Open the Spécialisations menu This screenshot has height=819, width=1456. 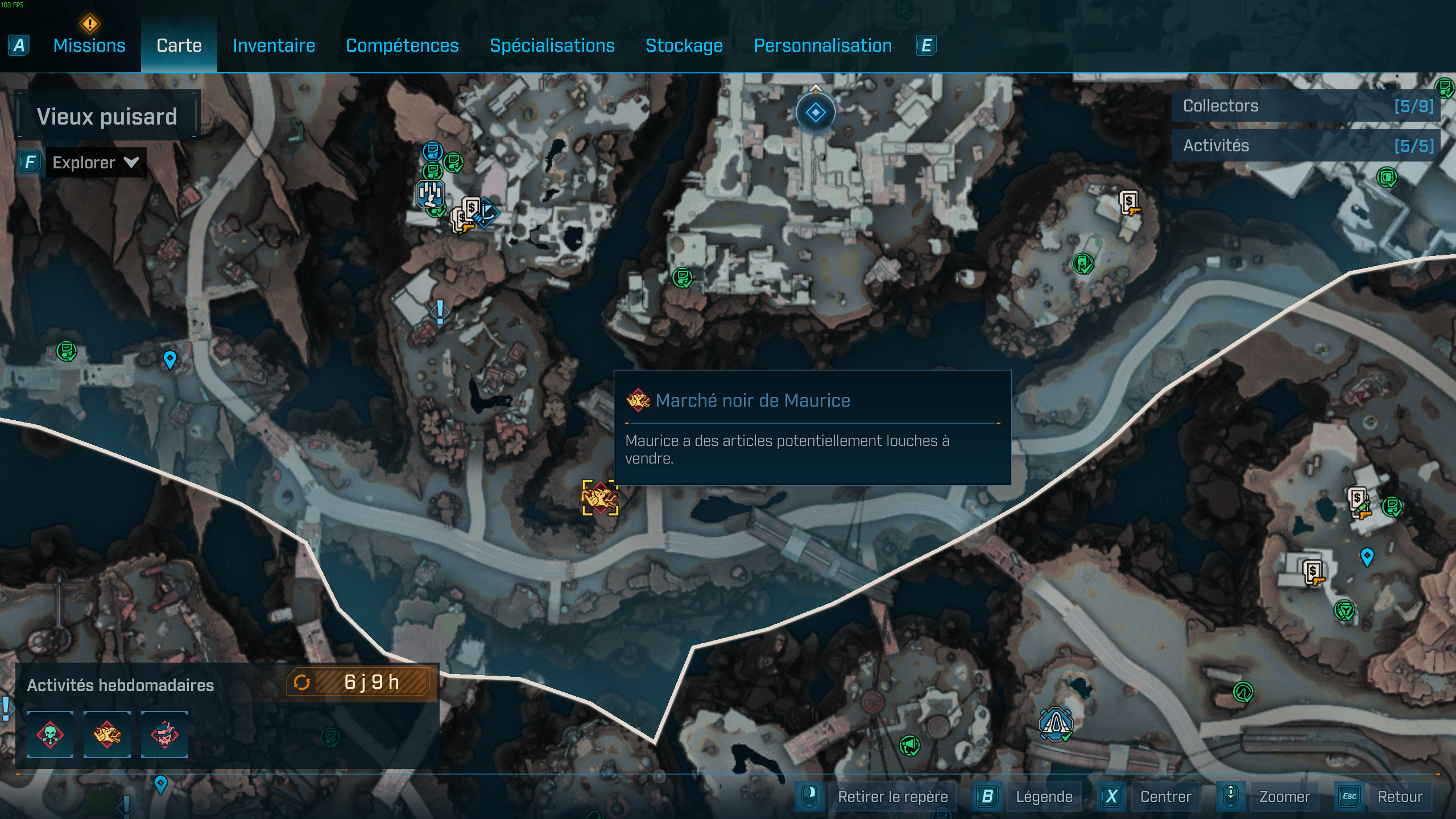click(552, 45)
